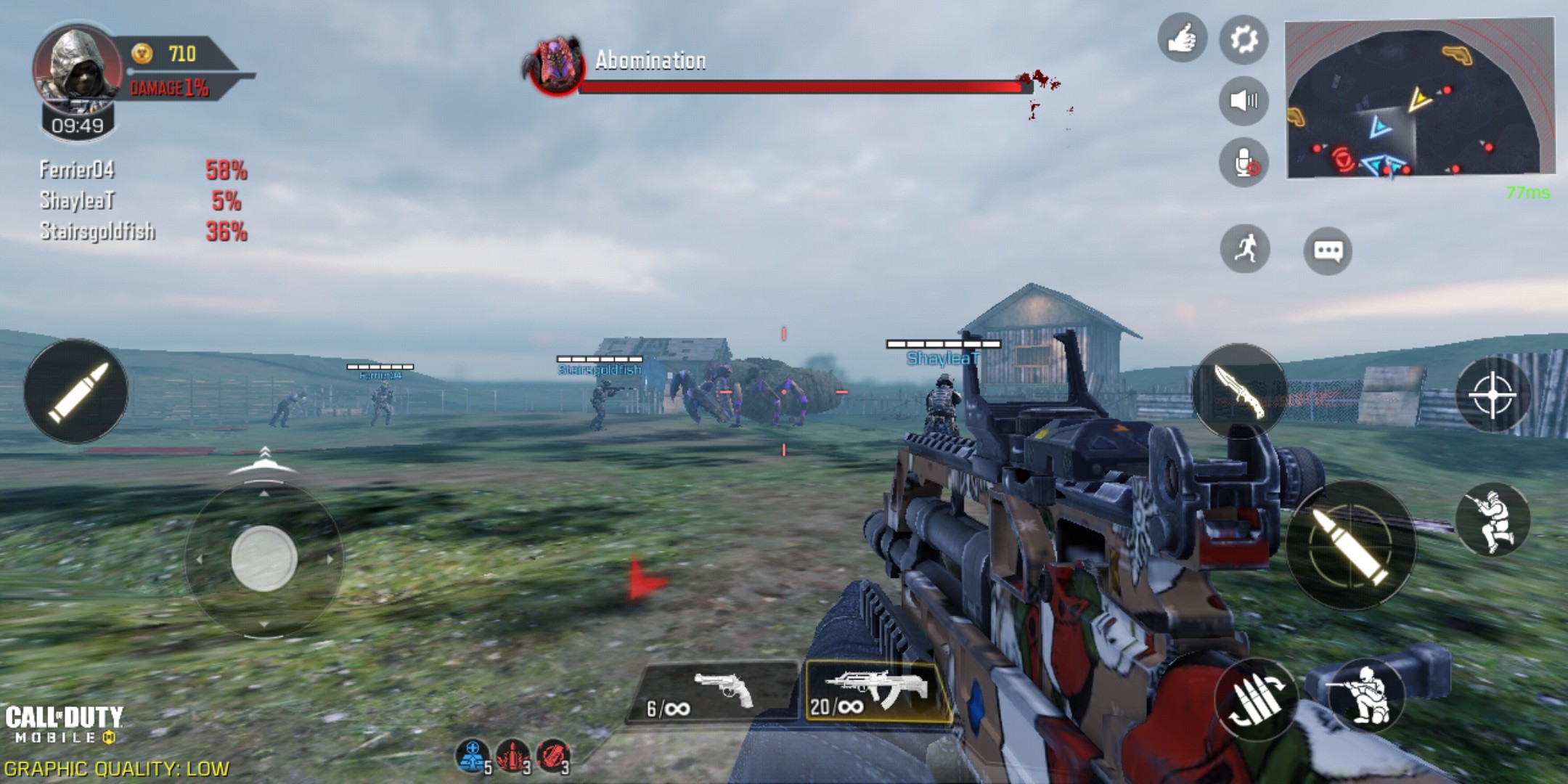Tap the crouching-soldier stance button at right edge

pos(1493,520)
